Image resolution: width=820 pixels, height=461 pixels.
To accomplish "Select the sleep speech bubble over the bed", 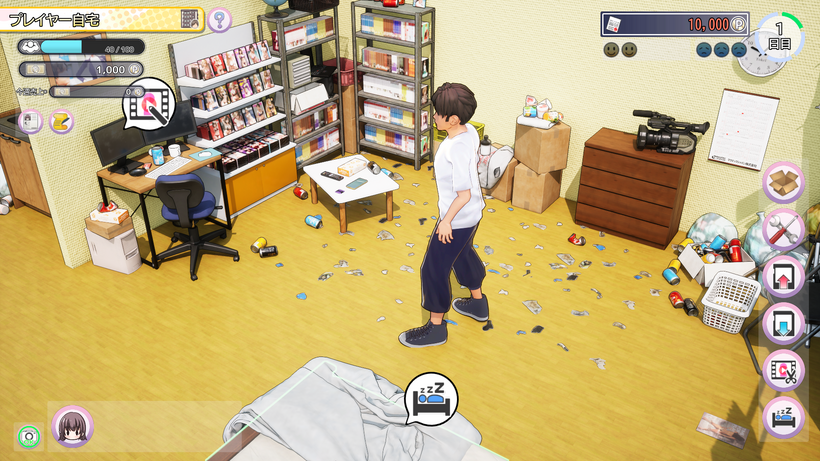I will (x=431, y=399).
